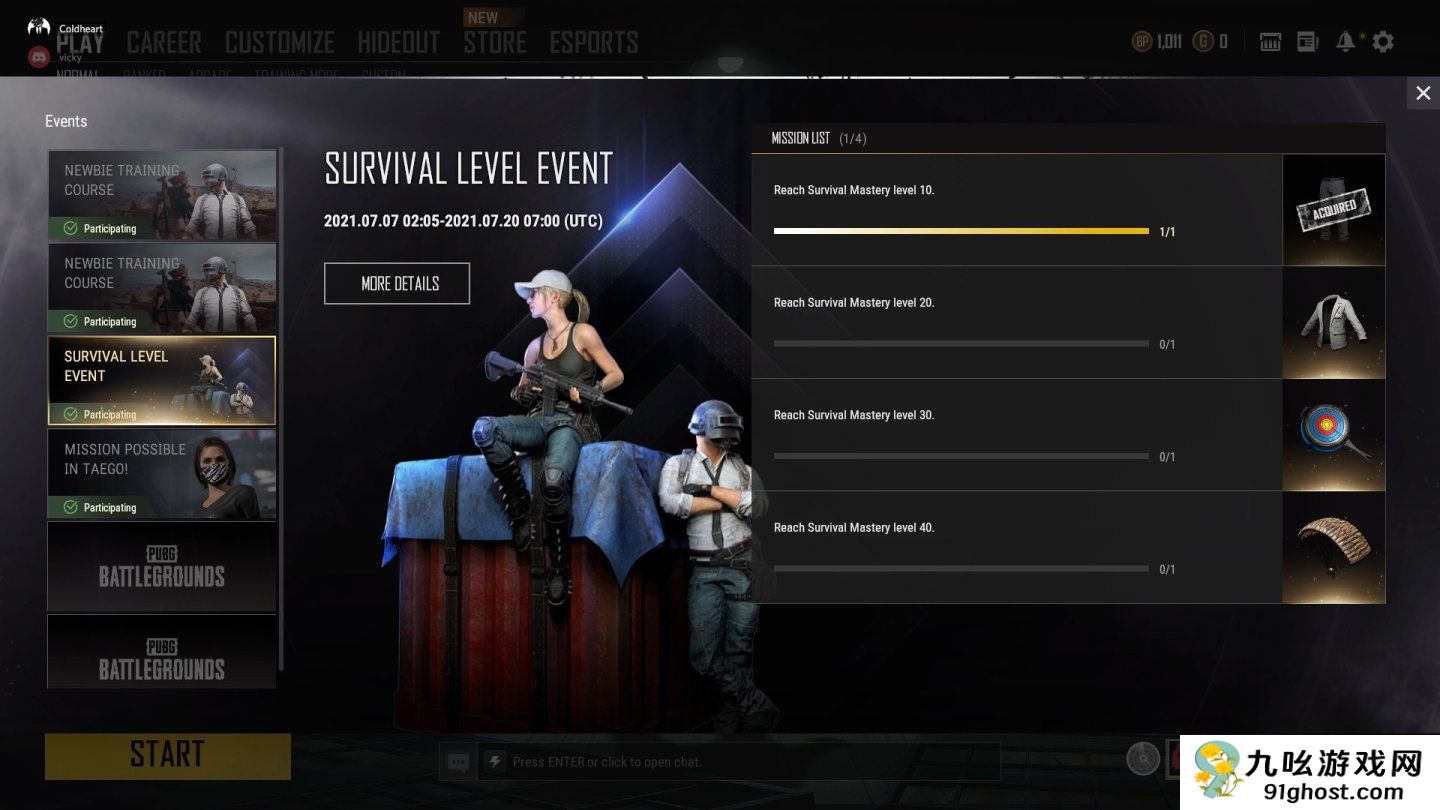Inspect the white jacket reward

pos(1334,323)
